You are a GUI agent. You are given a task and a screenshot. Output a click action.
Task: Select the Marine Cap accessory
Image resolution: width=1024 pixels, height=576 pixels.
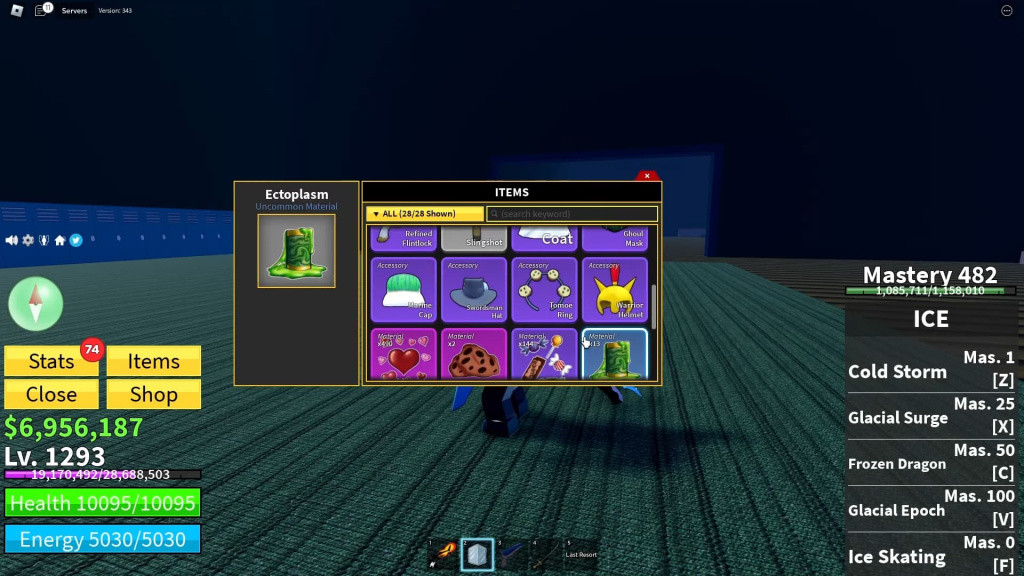[404, 290]
